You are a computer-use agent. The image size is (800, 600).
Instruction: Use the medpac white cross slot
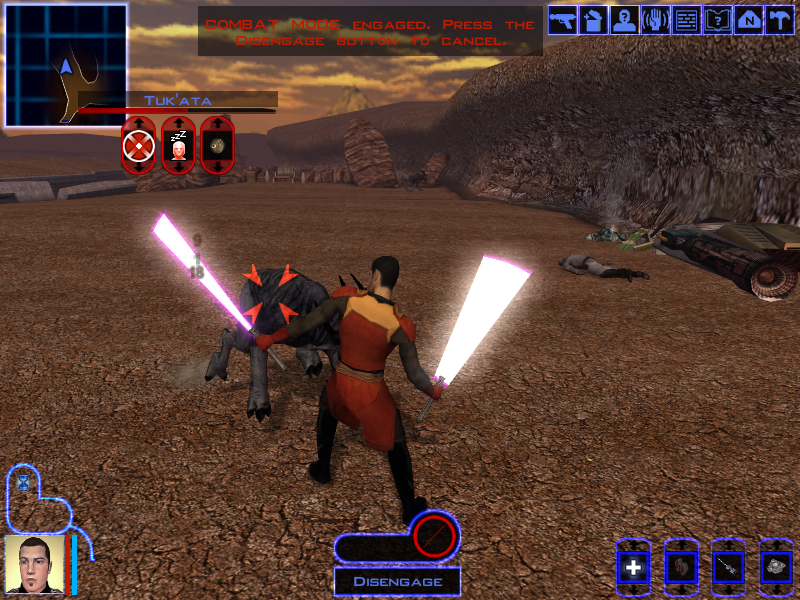click(x=633, y=568)
